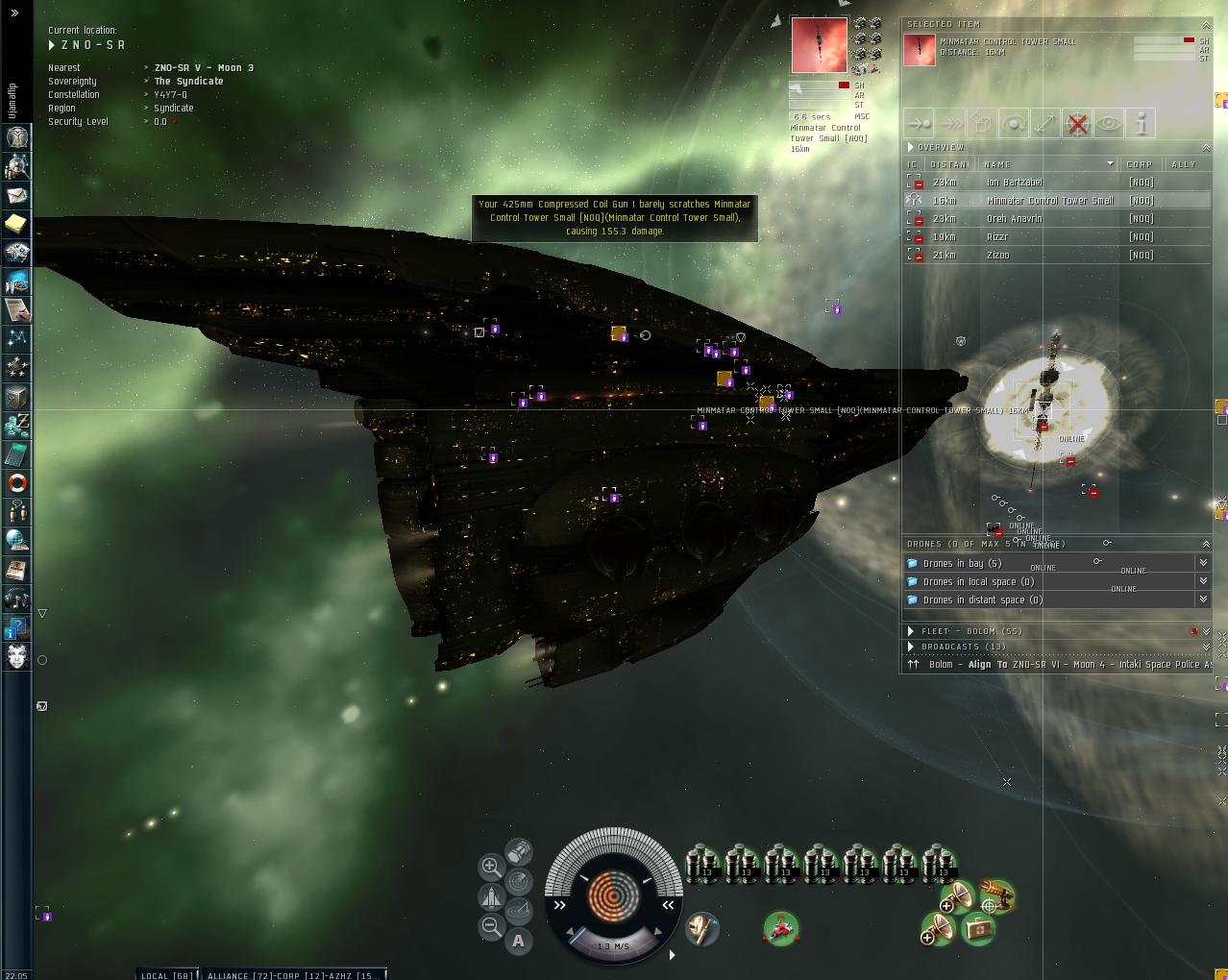The height and width of the screenshot is (980, 1228).
Task: Open the Local chat channel tab
Action: pyautogui.click(x=167, y=975)
